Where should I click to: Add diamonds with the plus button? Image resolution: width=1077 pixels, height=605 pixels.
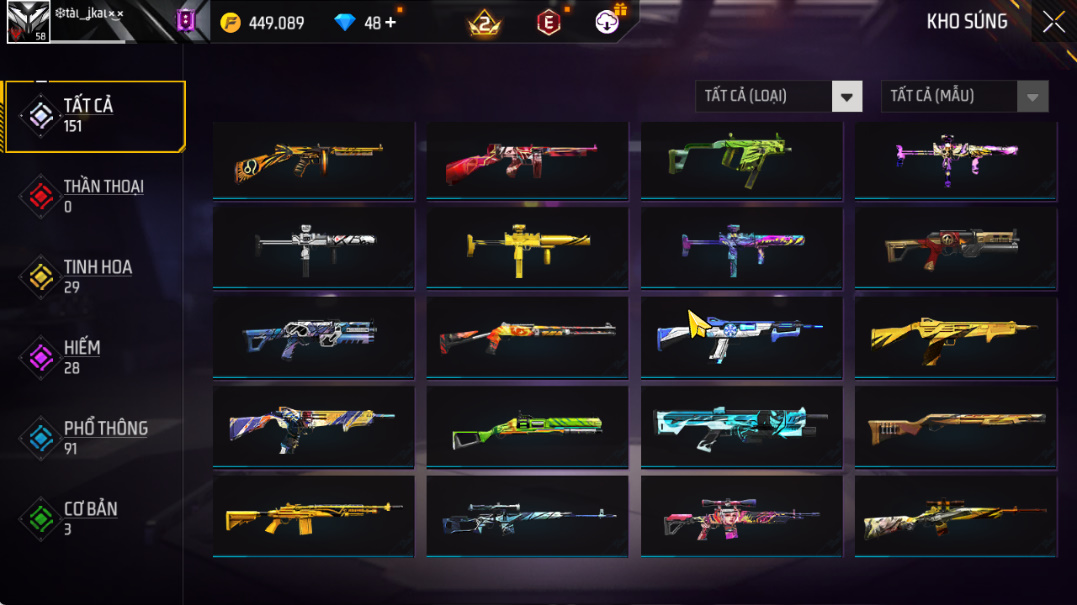[390, 22]
